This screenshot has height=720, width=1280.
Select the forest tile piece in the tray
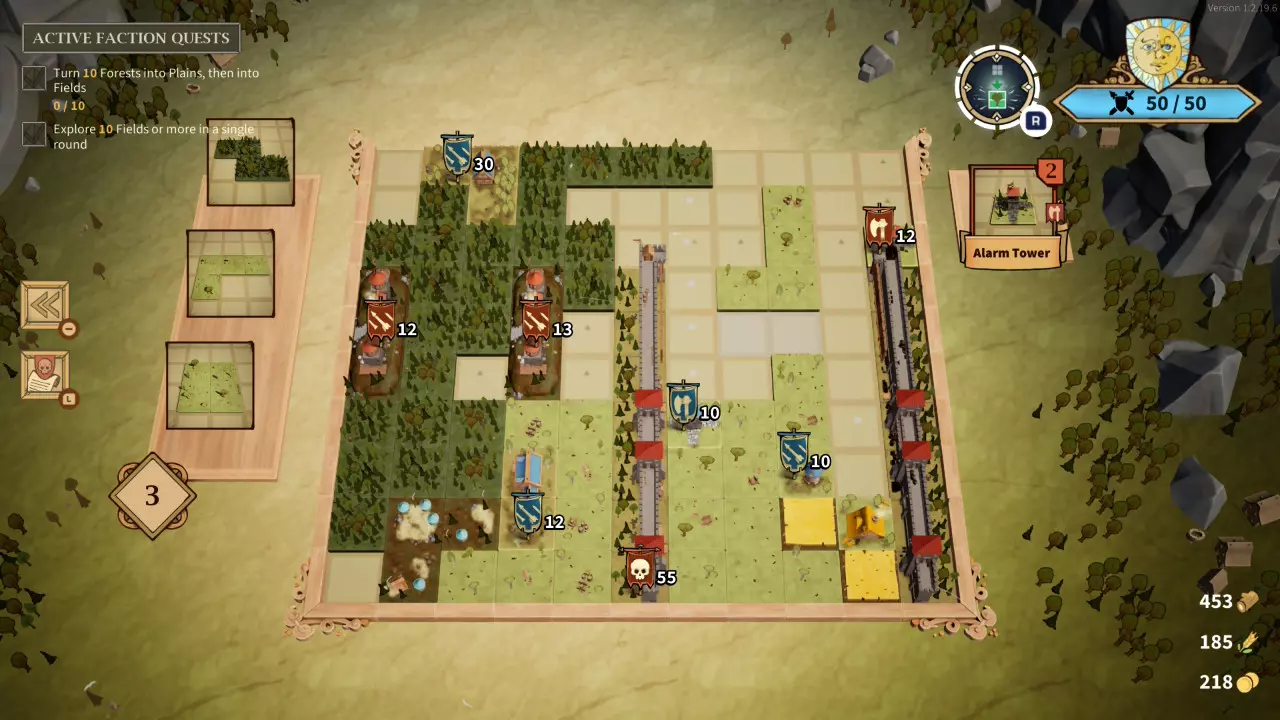click(250, 162)
